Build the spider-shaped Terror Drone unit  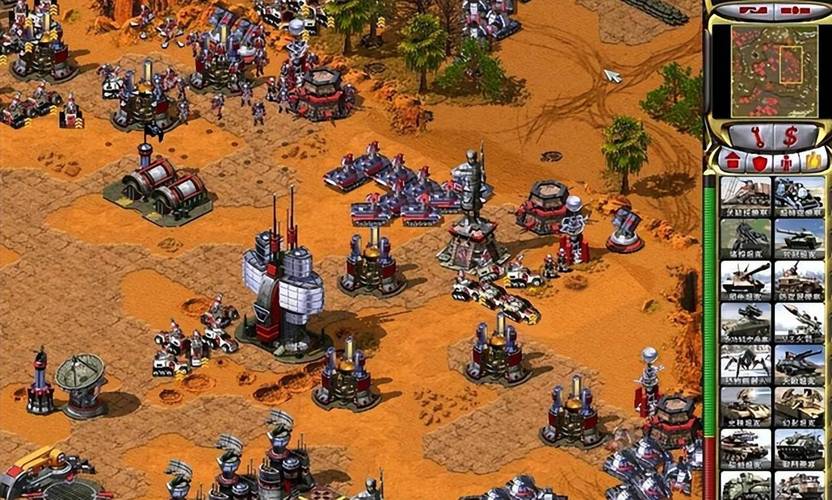[x=745, y=364]
